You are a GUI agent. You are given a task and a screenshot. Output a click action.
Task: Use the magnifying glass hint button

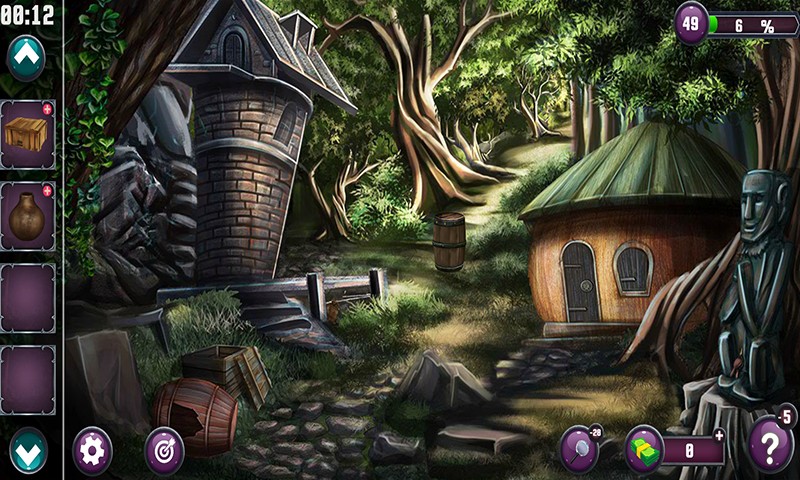579,448
